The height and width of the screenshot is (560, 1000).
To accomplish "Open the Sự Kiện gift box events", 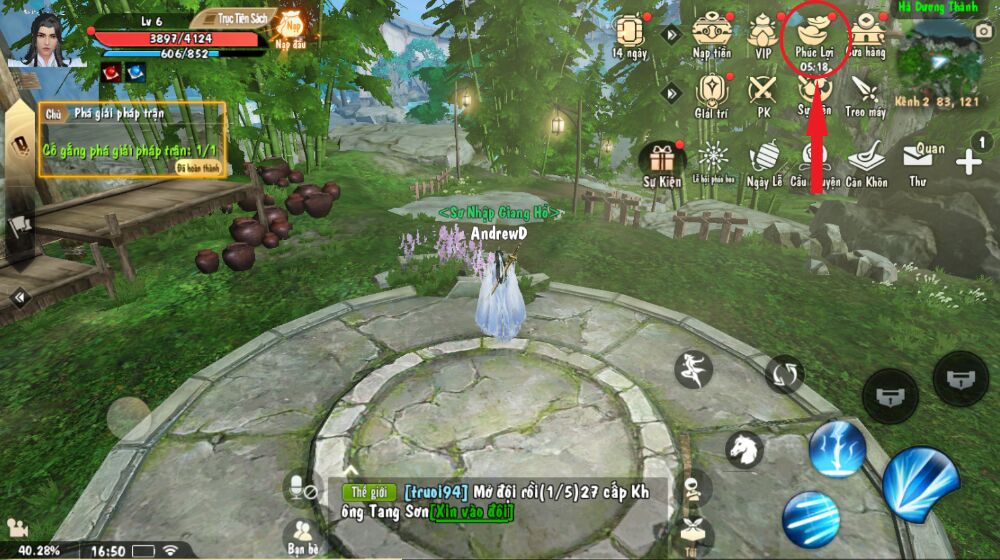I will (661, 162).
